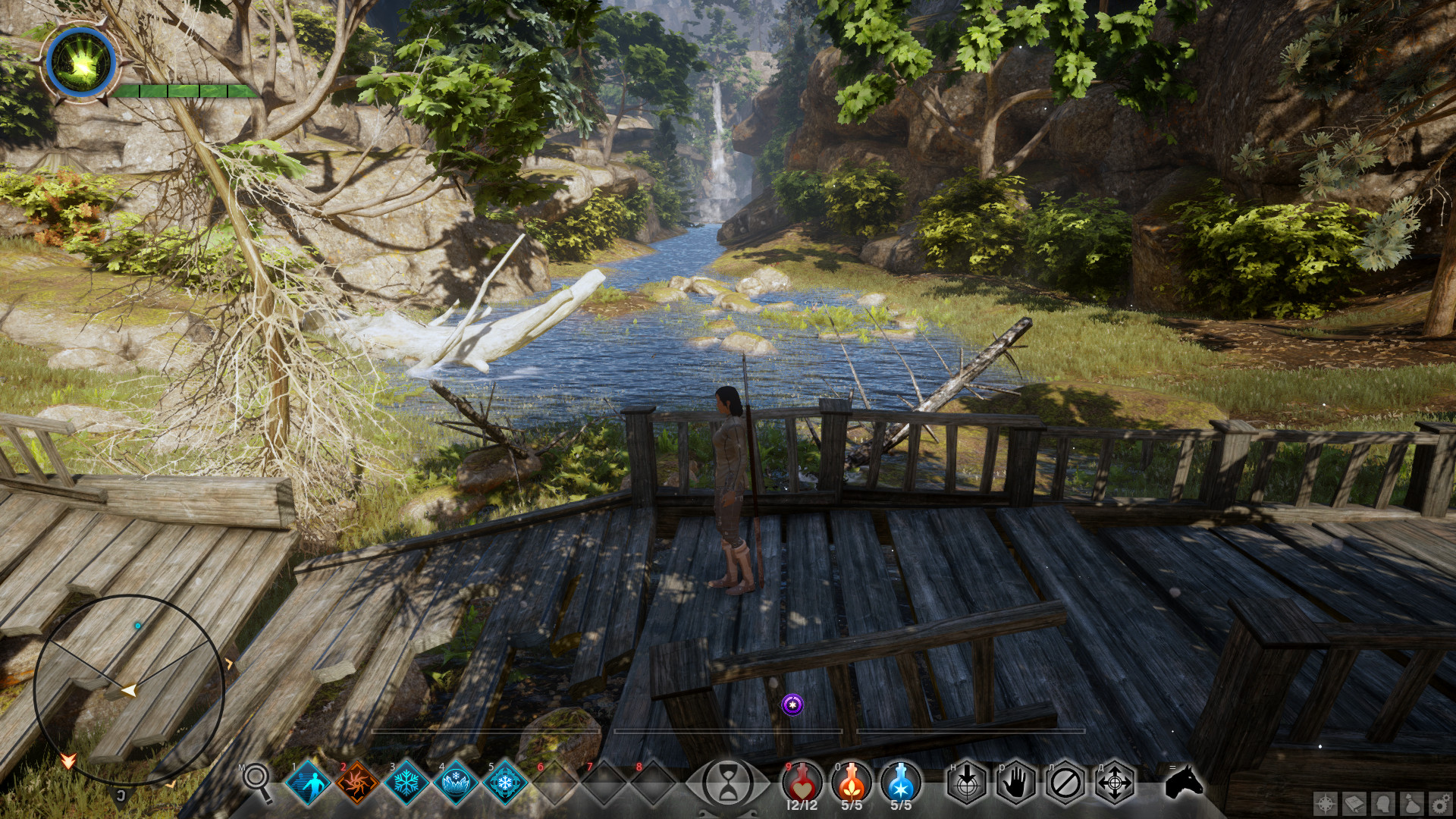Screen dimensions: 1456x819
Task: Click the circle-slash disengage command
Action: (x=1065, y=783)
